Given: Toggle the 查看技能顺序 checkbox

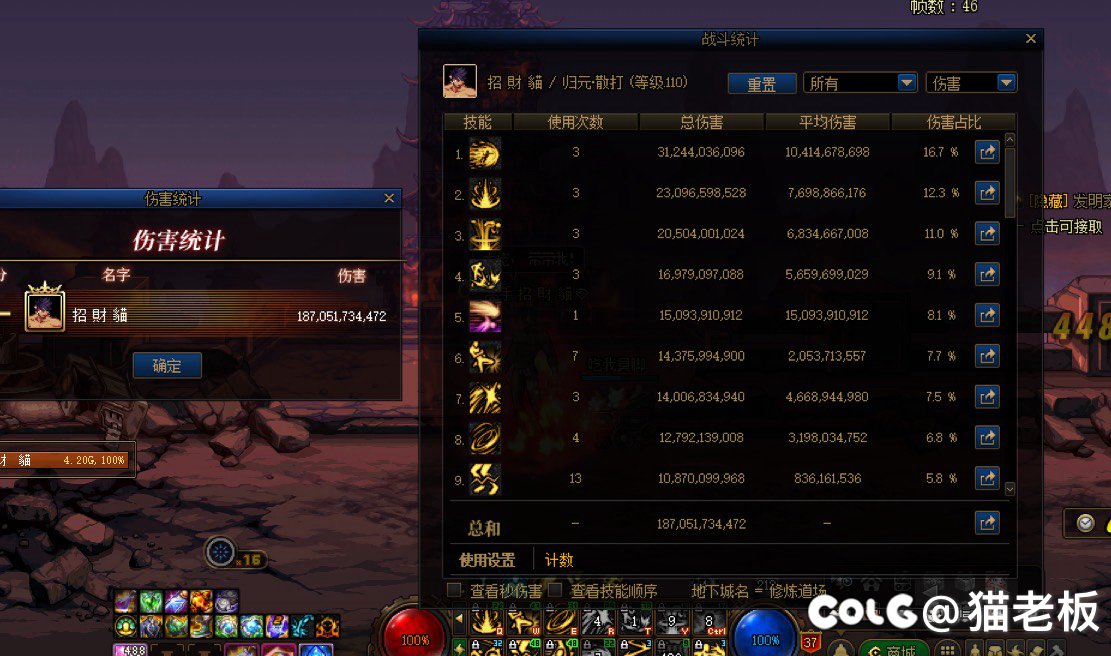Looking at the screenshot, I should [x=555, y=590].
